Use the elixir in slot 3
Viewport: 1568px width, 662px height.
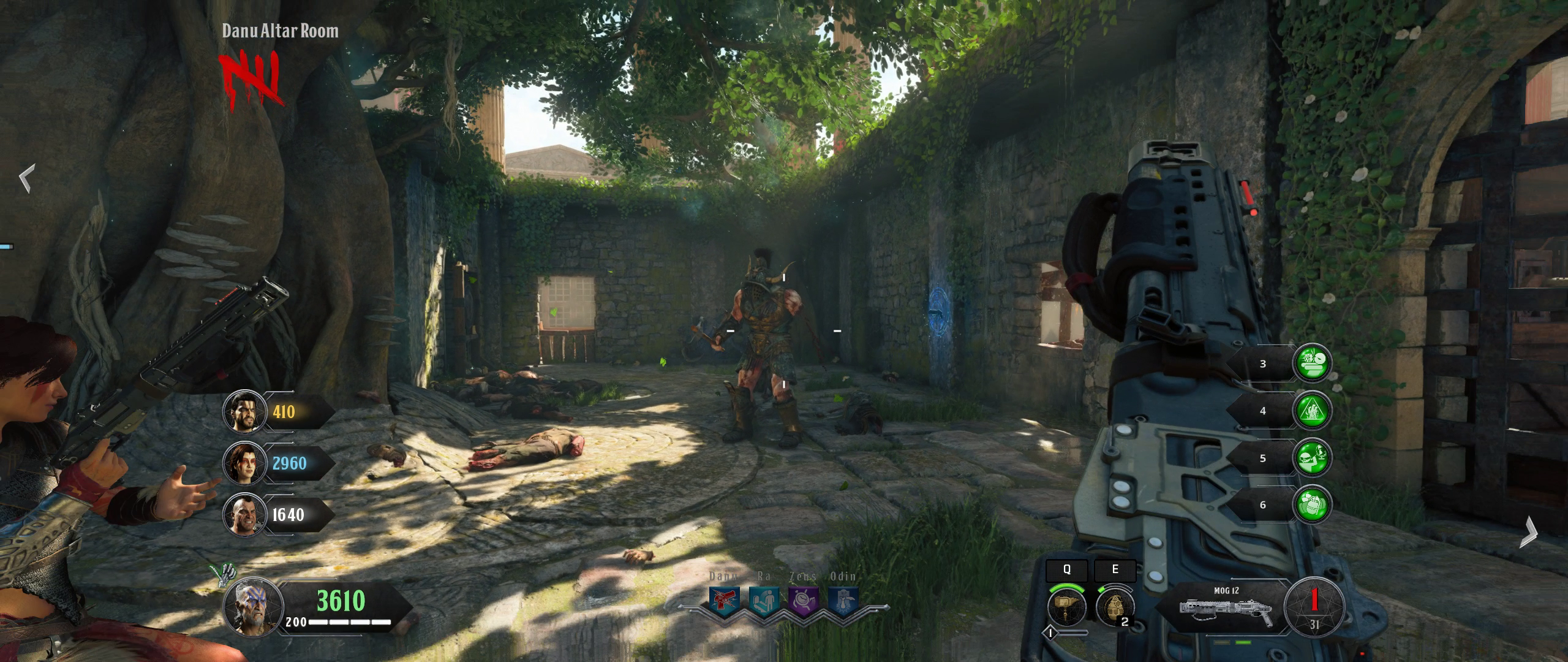click(1311, 363)
